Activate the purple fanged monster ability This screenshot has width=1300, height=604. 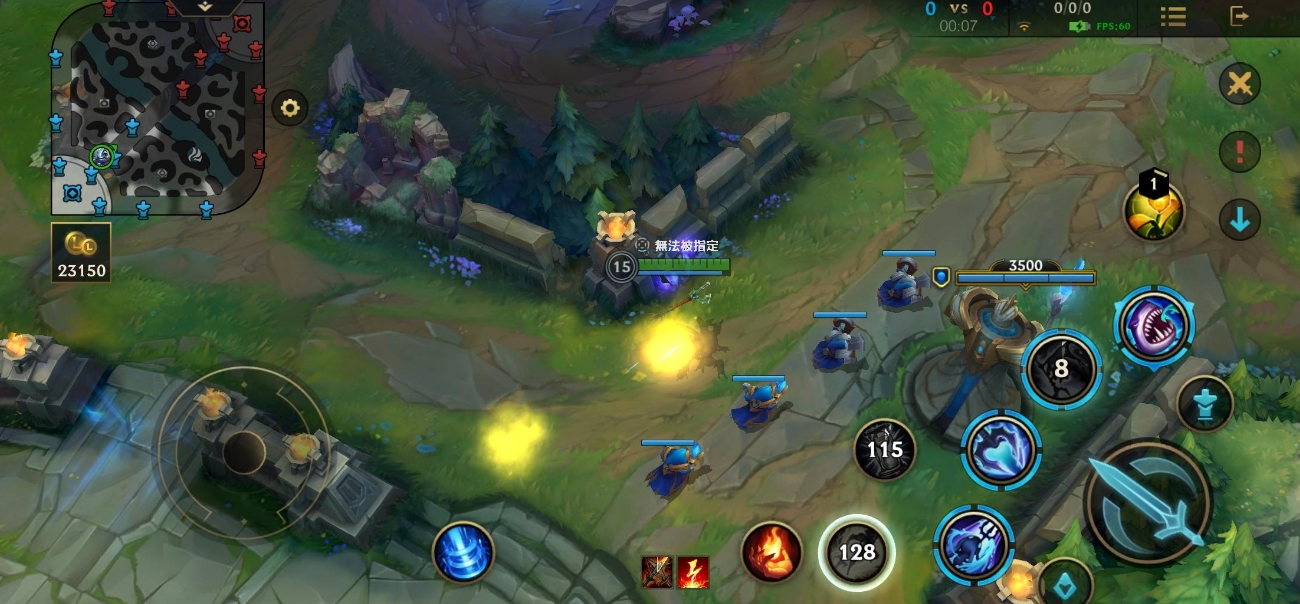pos(1153,326)
